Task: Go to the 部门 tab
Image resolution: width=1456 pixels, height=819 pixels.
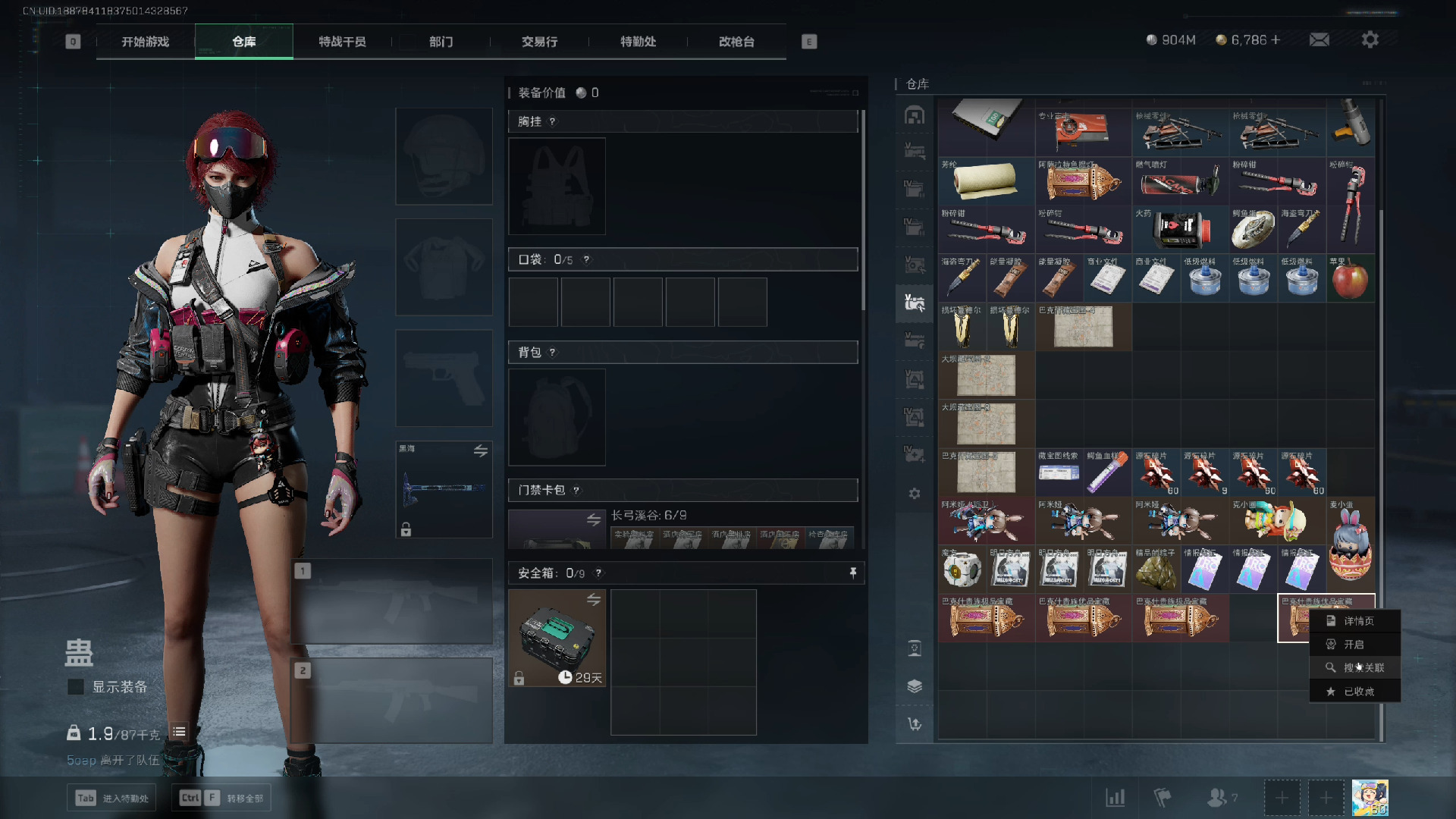Action: click(441, 42)
